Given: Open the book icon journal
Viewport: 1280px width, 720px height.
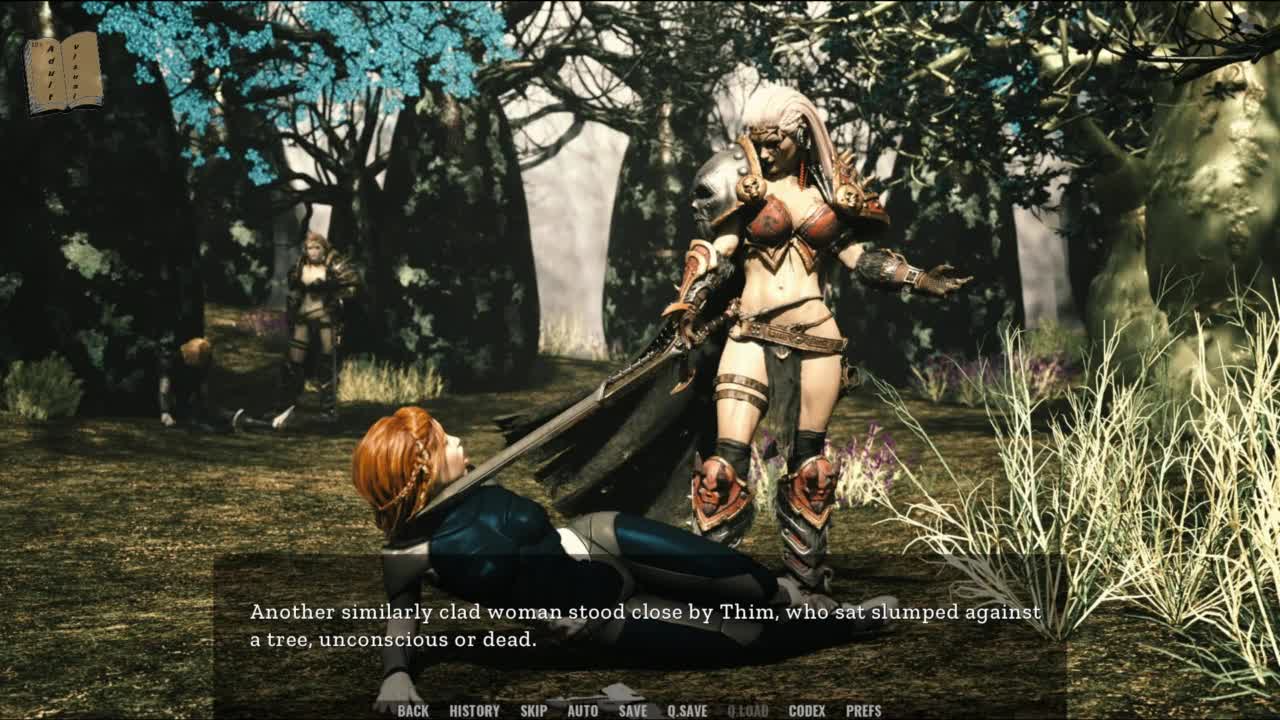Looking at the screenshot, I should click(64, 72).
